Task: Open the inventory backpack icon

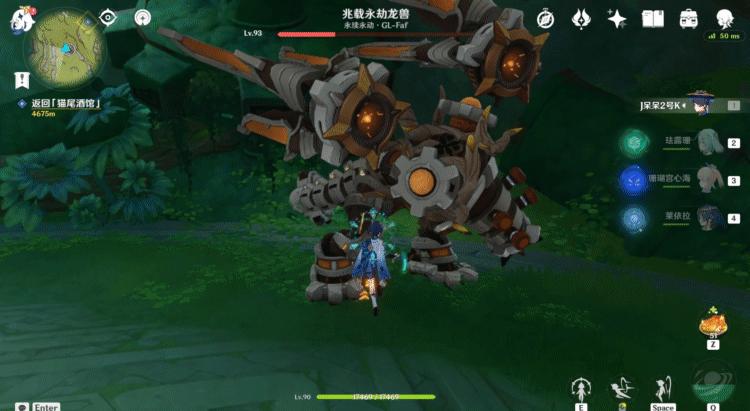Action: tap(689, 19)
